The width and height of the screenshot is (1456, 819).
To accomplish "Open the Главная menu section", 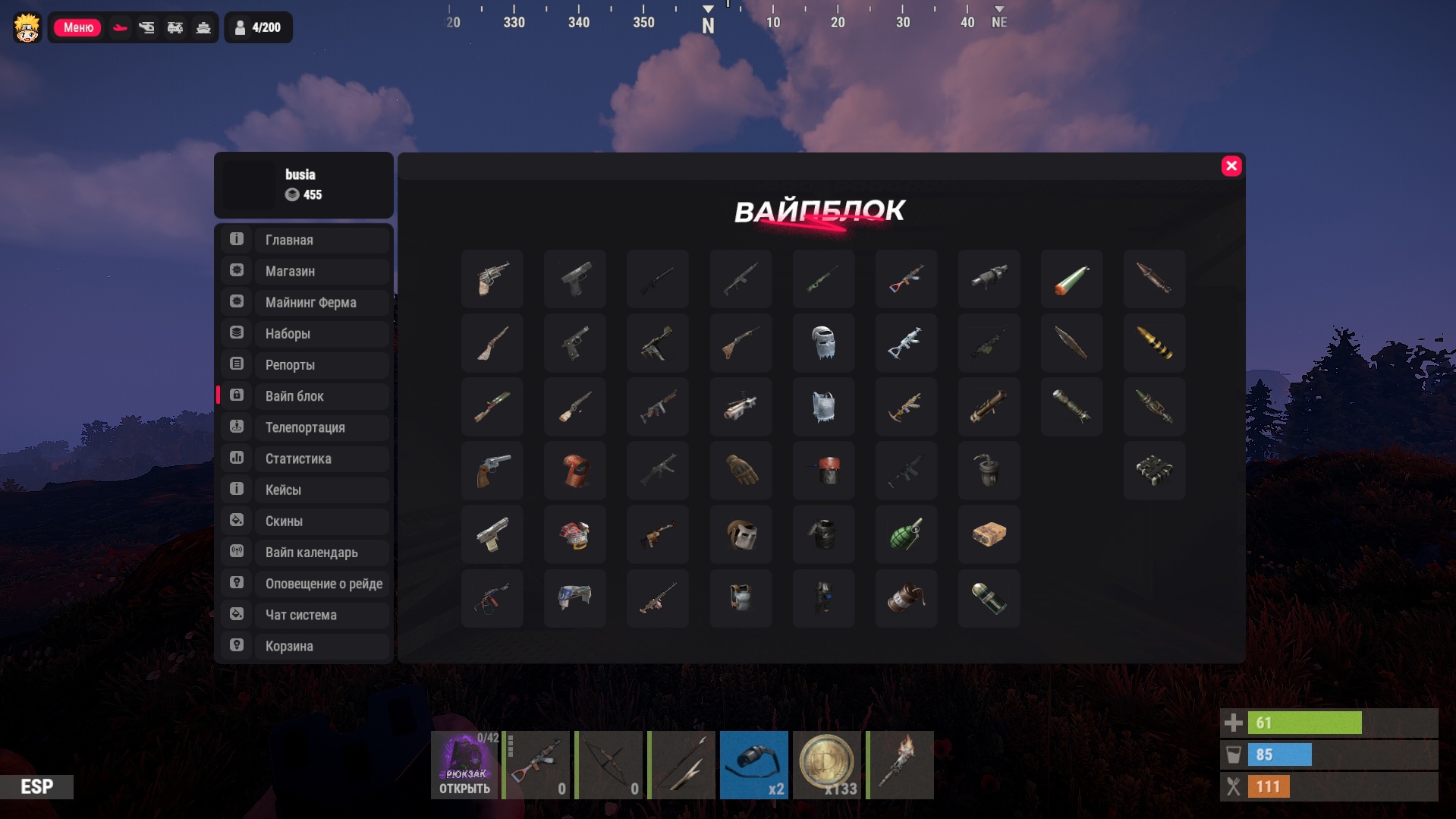I will [305, 240].
